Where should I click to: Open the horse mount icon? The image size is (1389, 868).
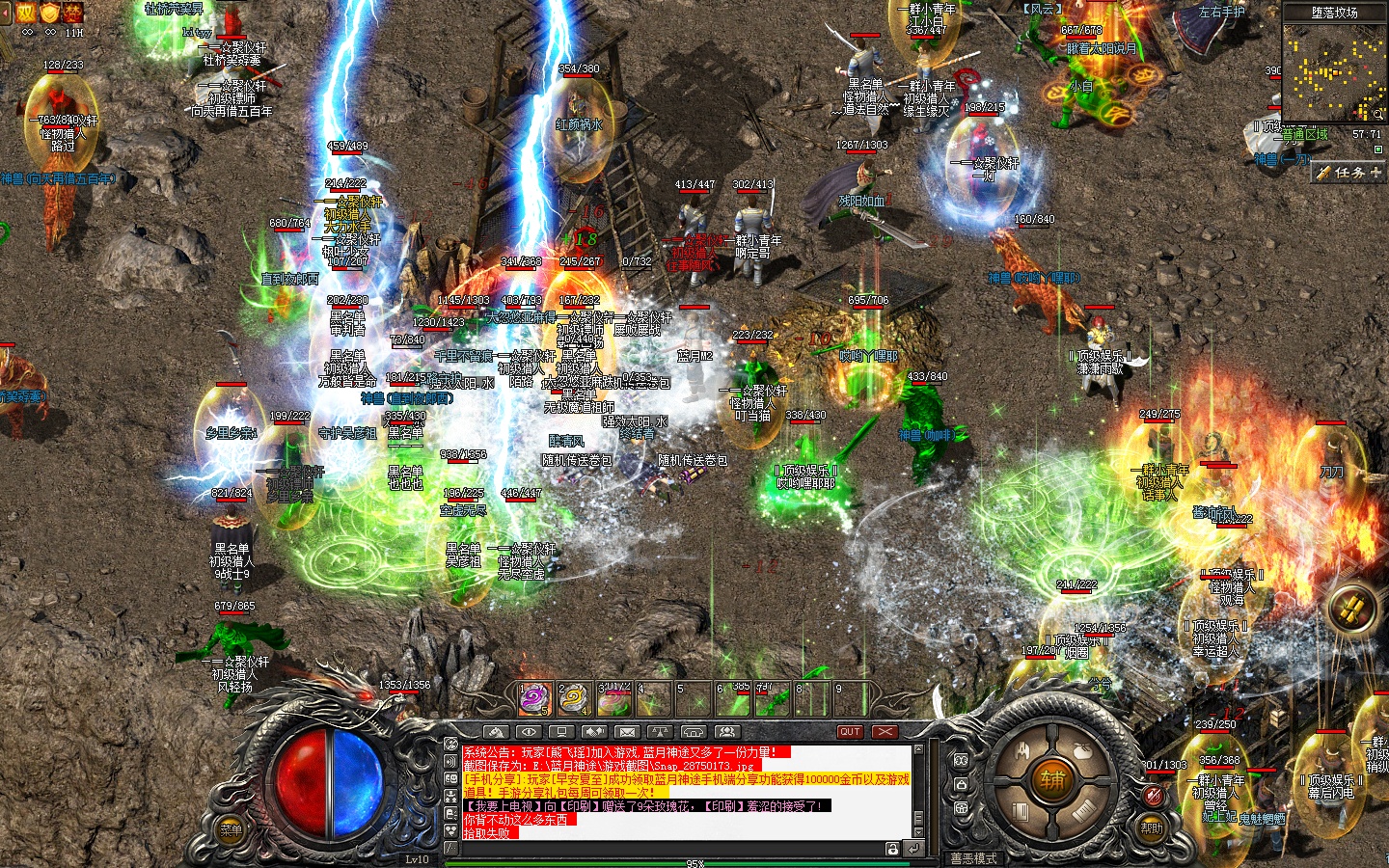(496, 732)
